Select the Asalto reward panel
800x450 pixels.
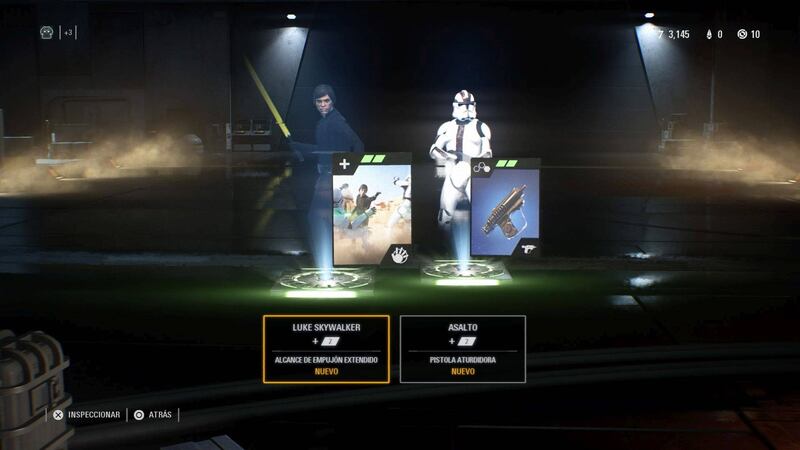[x=462, y=349]
